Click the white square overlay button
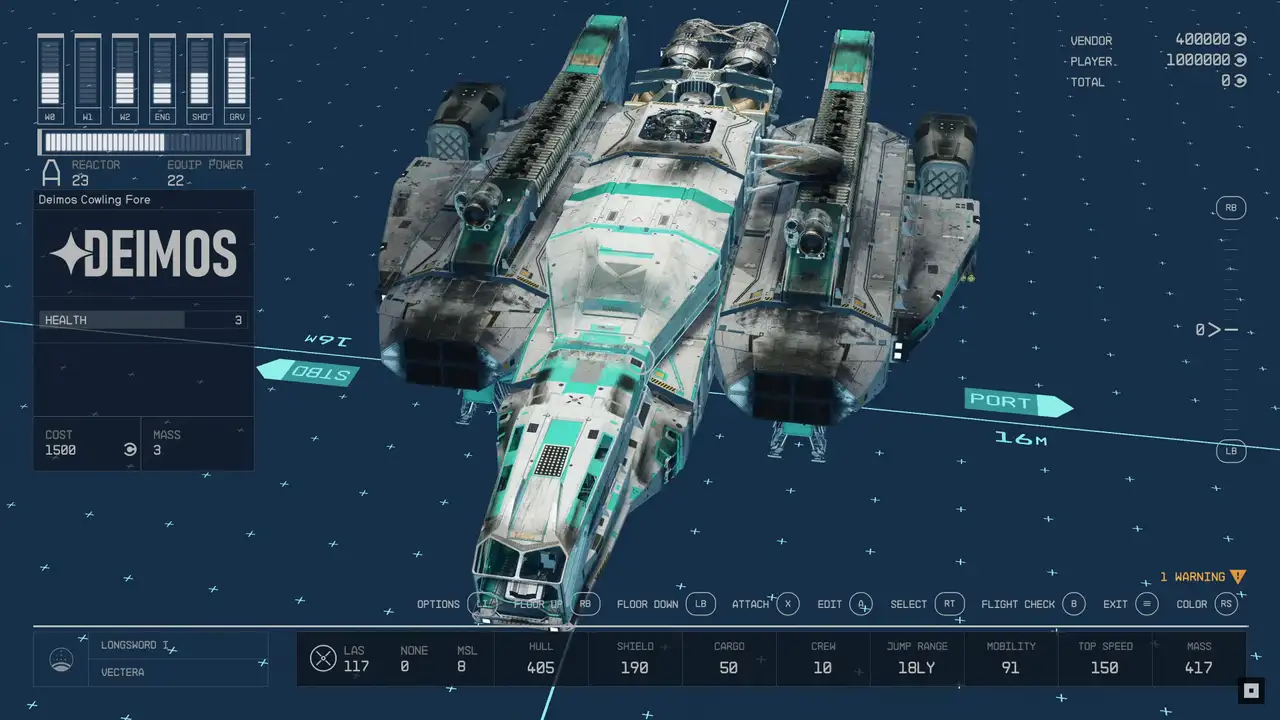Image resolution: width=1280 pixels, height=720 pixels. pos(1249,690)
